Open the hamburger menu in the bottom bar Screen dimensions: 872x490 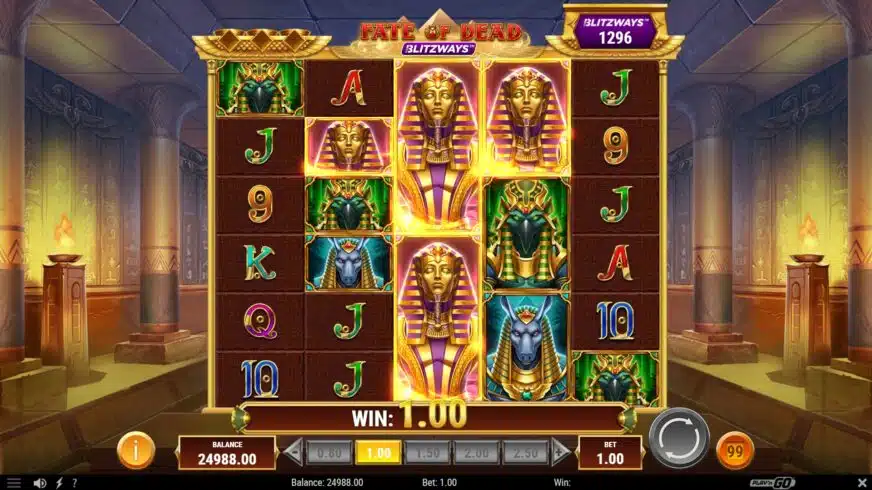point(13,483)
